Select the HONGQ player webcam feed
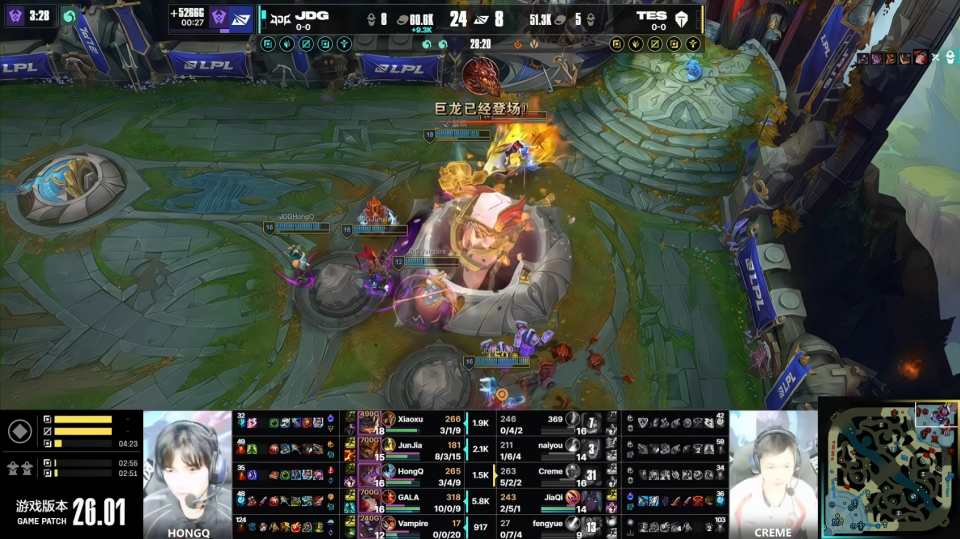 187,468
